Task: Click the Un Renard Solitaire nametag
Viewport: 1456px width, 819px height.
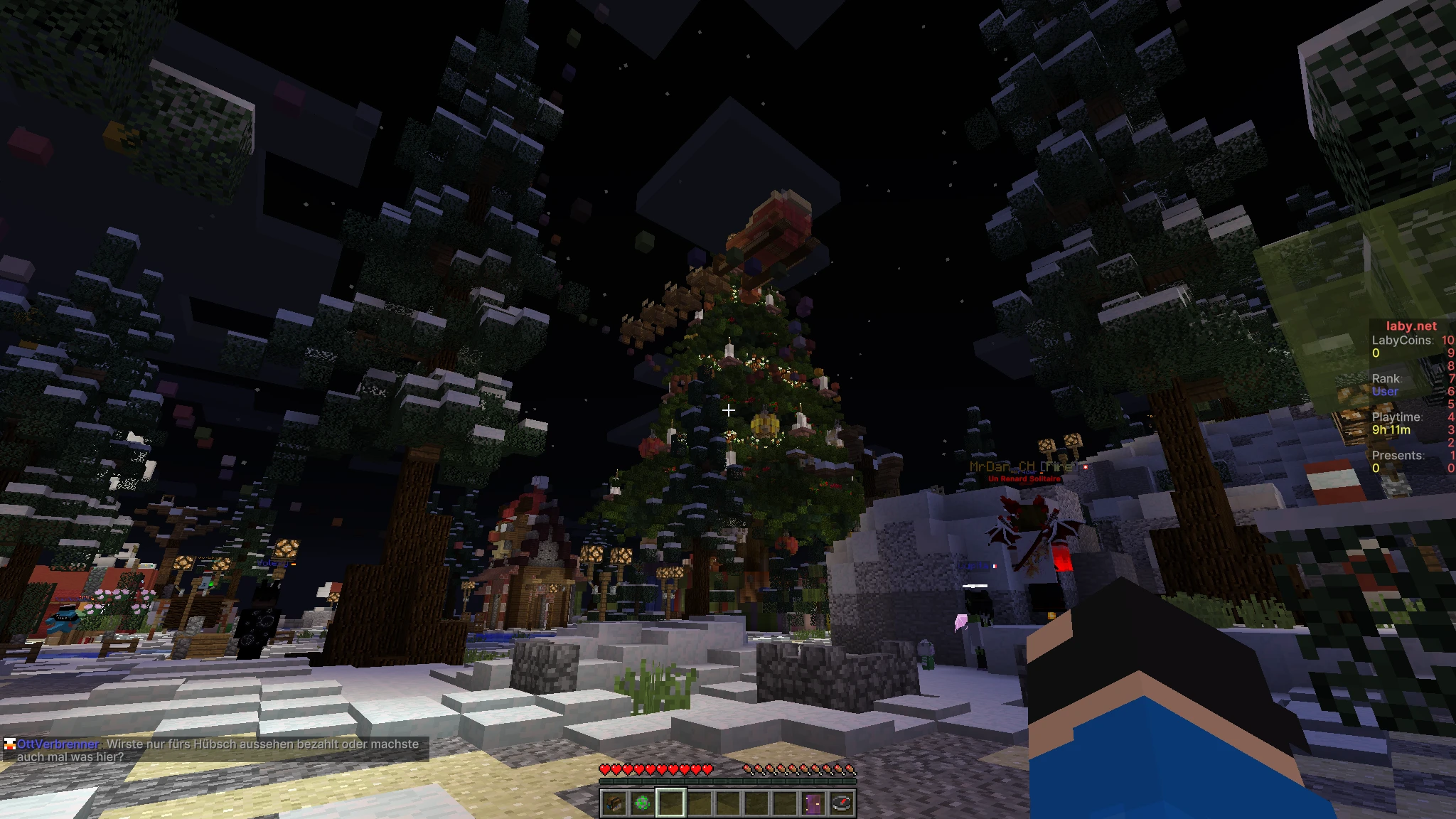Action: click(x=1024, y=480)
